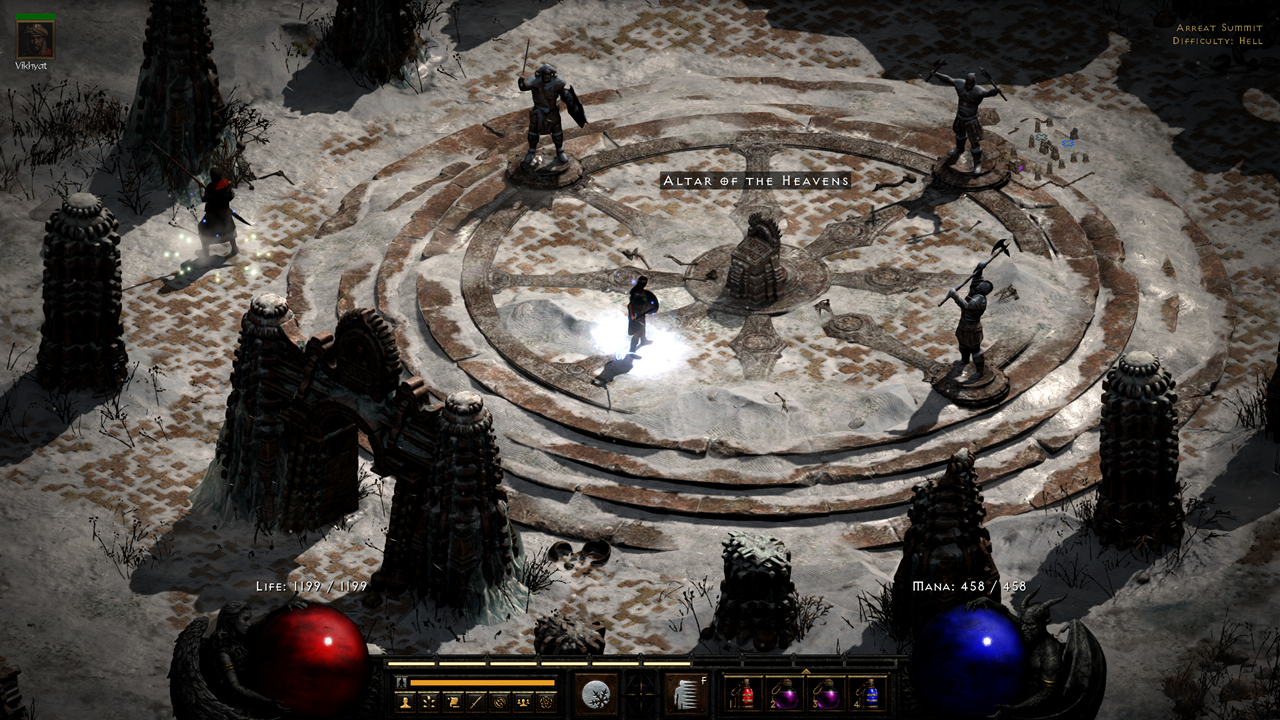Select the right-click skill bound to F
Image resolution: width=1280 pixels, height=720 pixels.
(686, 691)
